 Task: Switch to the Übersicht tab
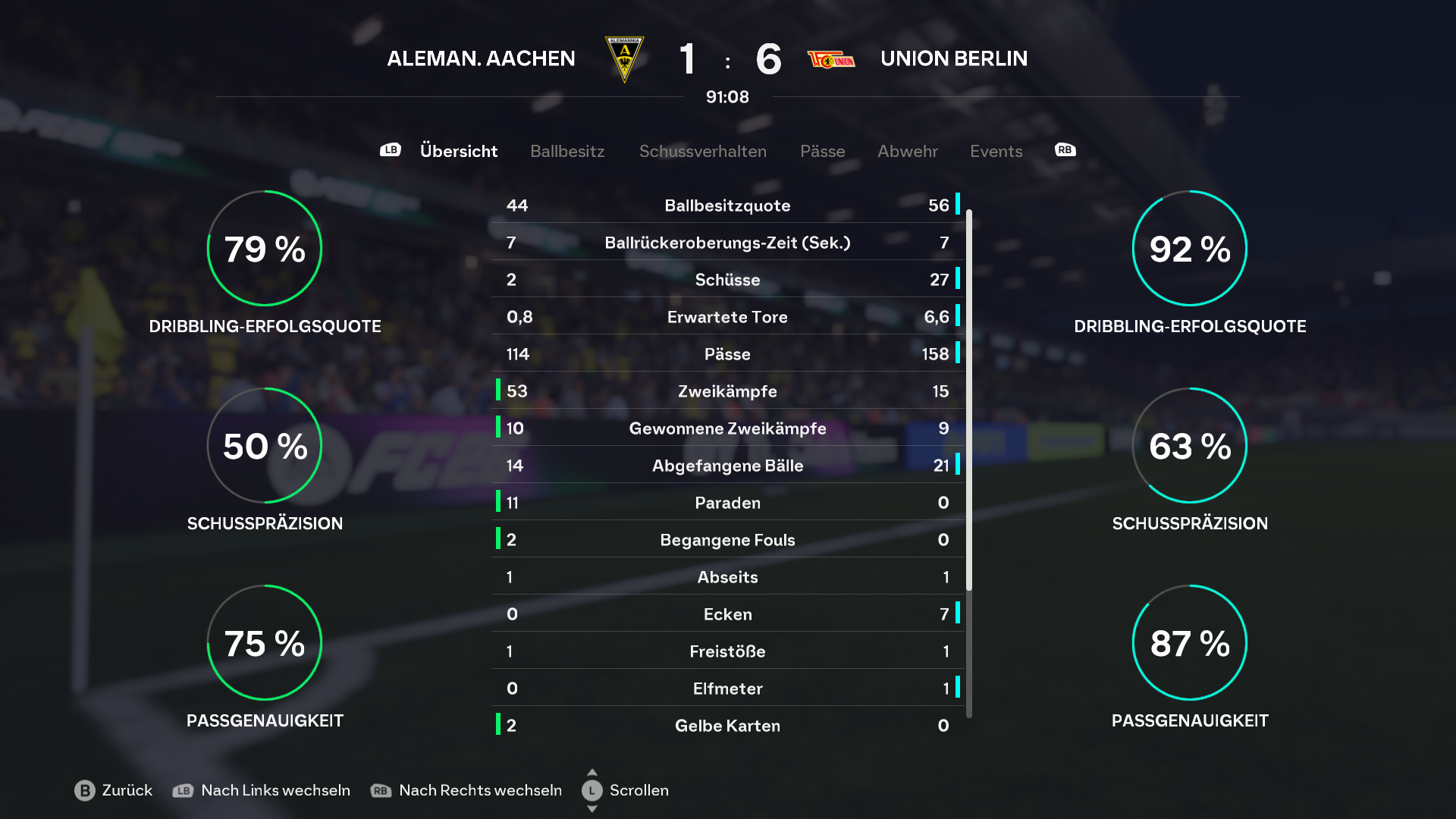pyautogui.click(x=458, y=151)
